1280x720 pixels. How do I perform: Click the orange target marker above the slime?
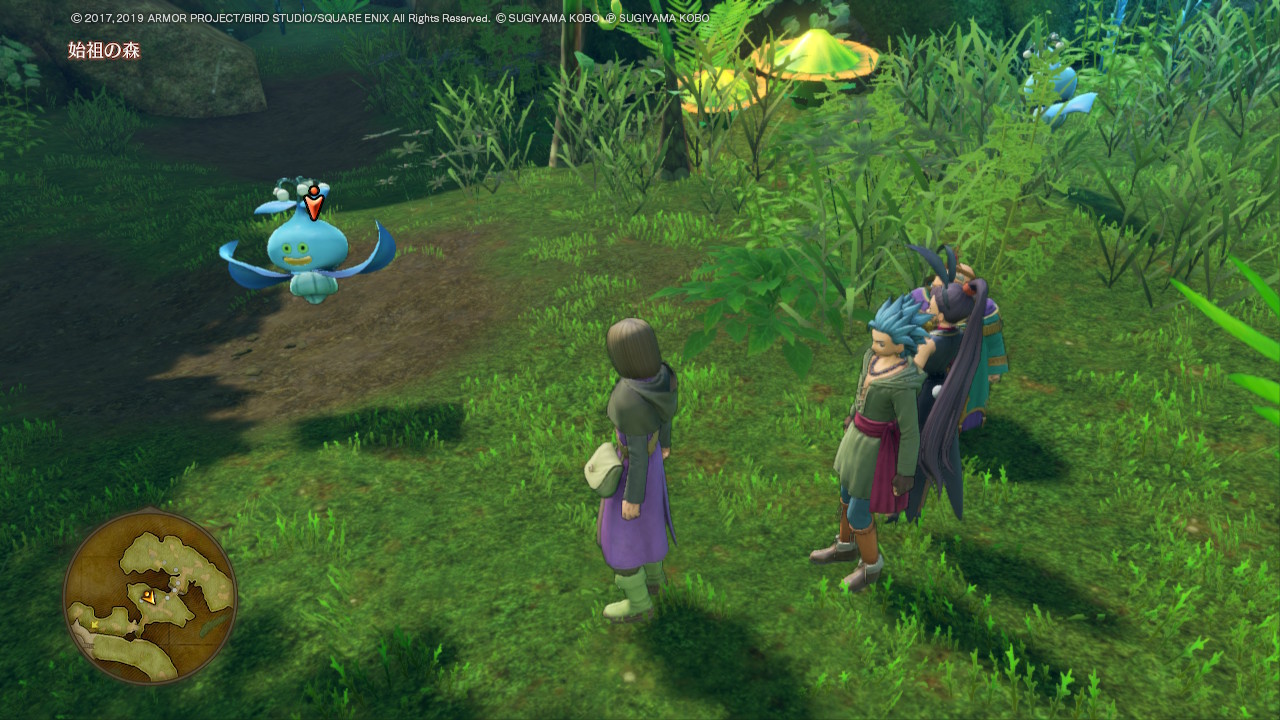[314, 203]
